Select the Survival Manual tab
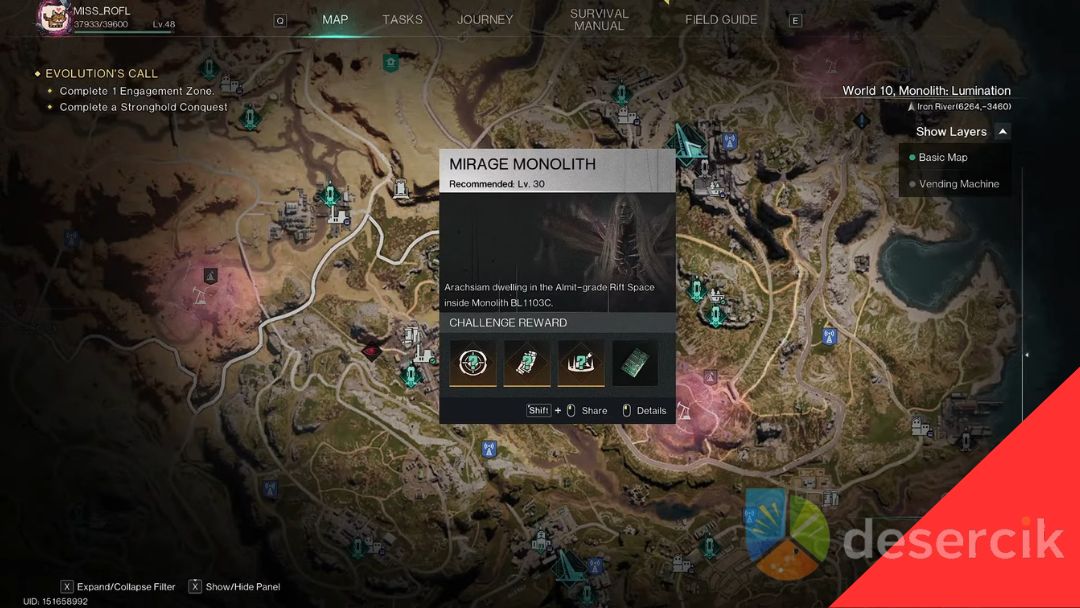This screenshot has height=608, width=1080. click(x=599, y=19)
